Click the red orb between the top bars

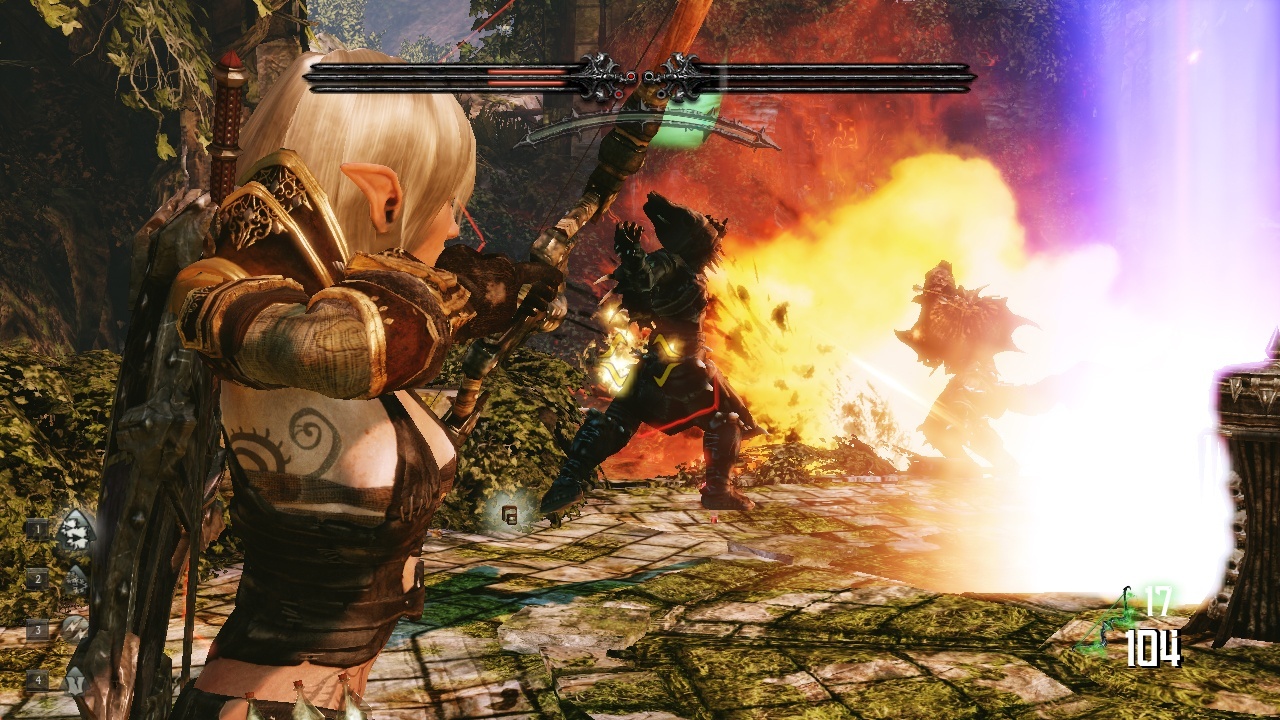631,77
